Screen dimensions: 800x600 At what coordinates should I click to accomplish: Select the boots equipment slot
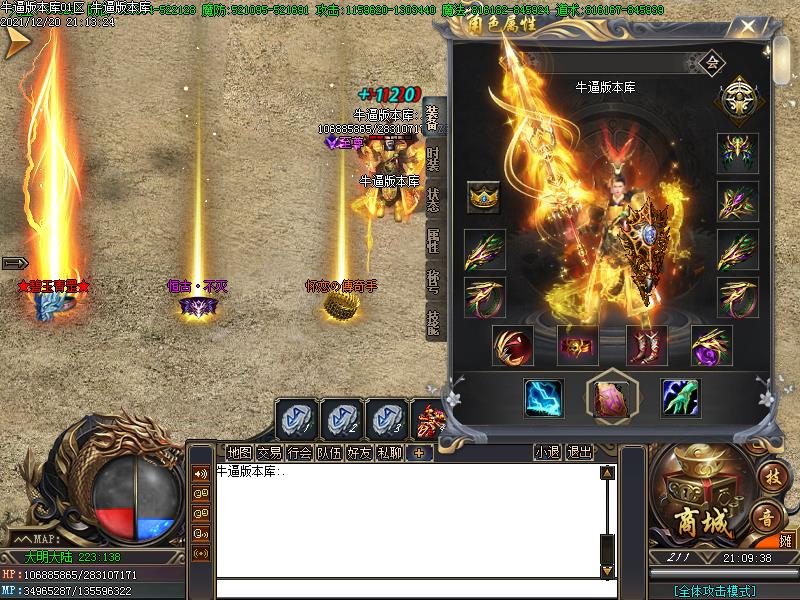[x=646, y=346]
